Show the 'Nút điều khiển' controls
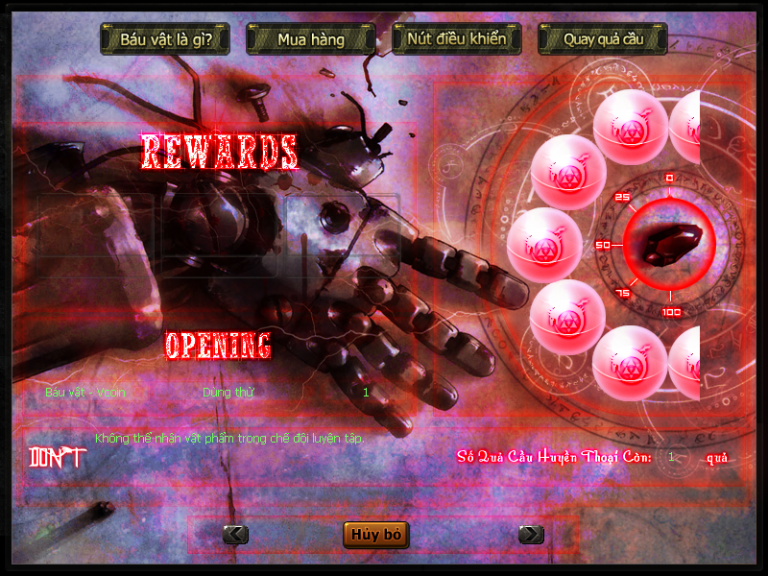 point(457,40)
